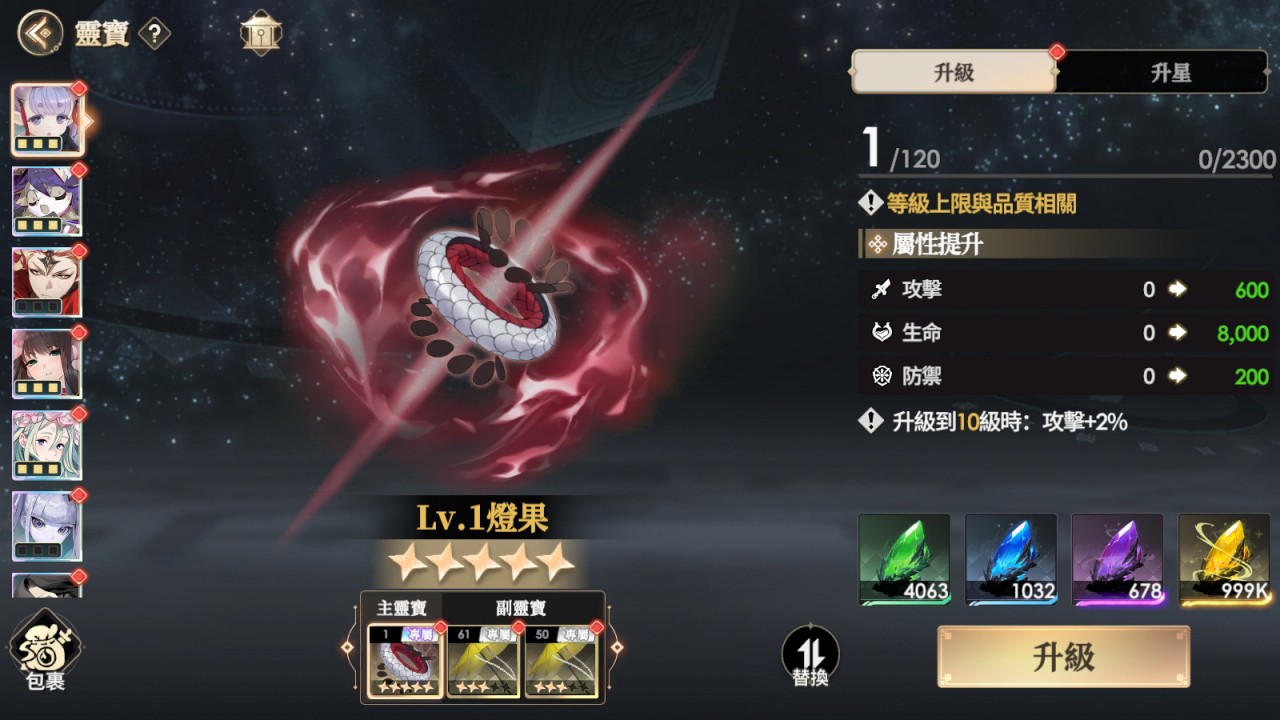1280x720 pixels.
Task: Click the back arrow button at top left
Action: [35, 33]
